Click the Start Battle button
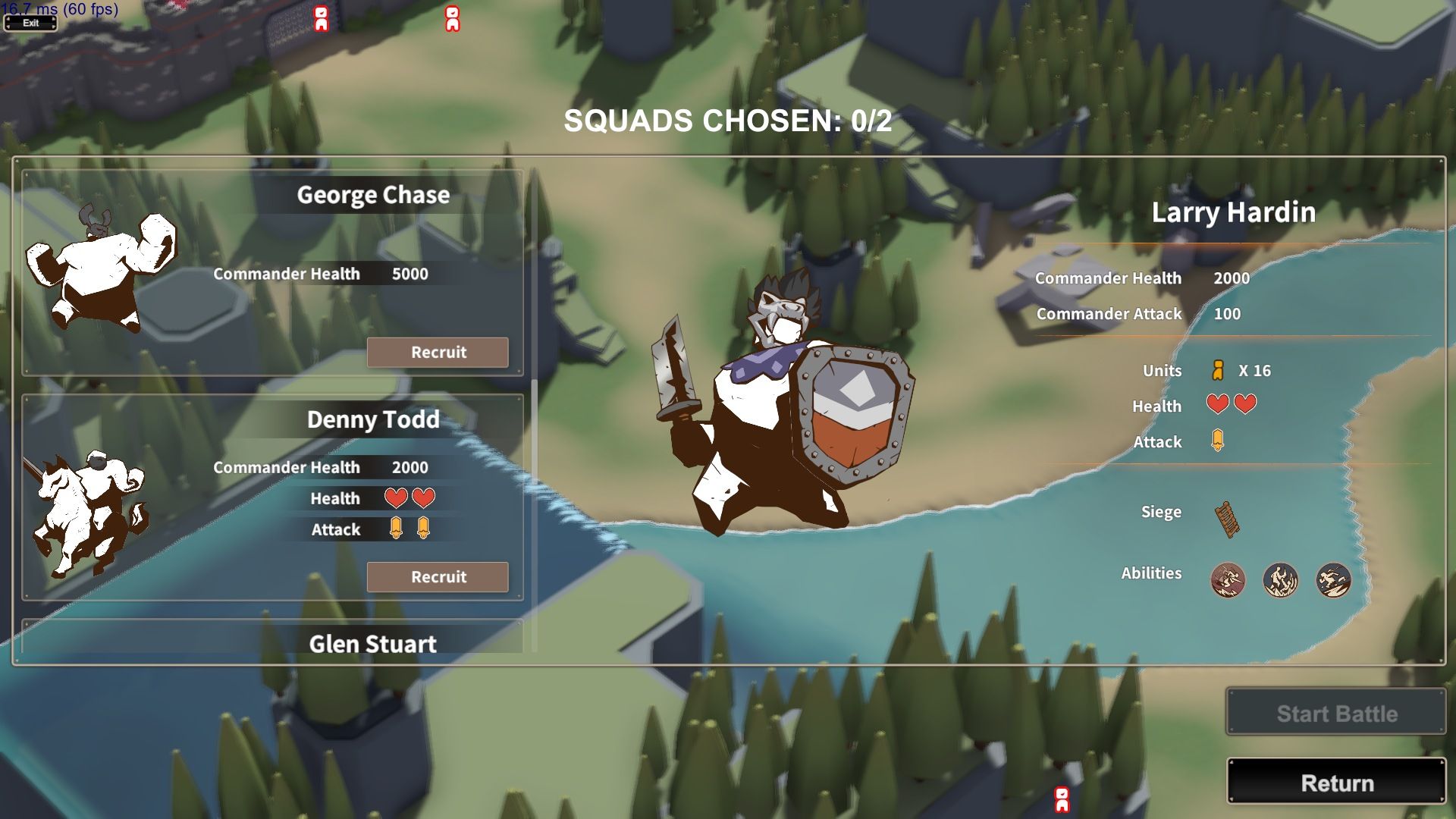This screenshot has width=1456, height=819. pyautogui.click(x=1336, y=713)
